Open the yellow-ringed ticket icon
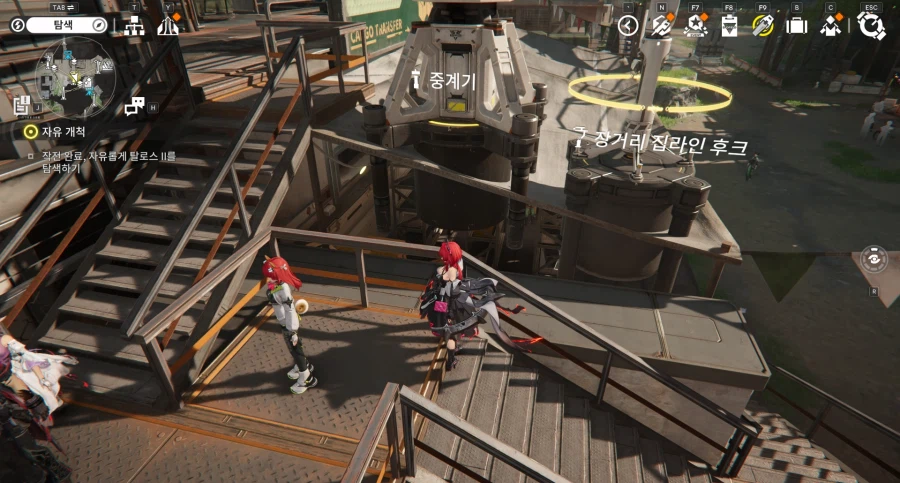Viewport: 900px width, 483px height. pos(763,26)
